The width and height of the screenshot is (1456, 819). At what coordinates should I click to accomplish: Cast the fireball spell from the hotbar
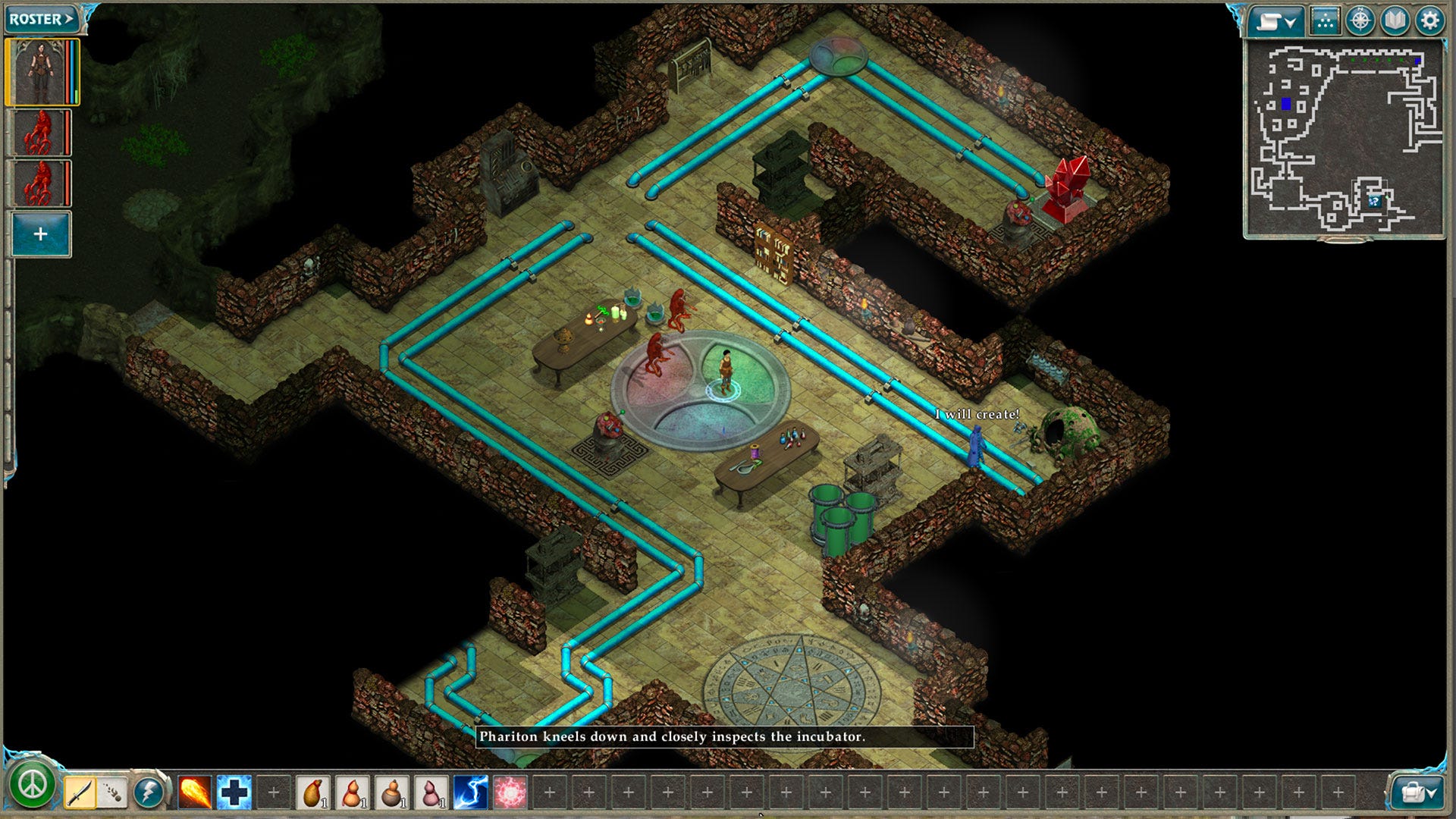coord(194,791)
